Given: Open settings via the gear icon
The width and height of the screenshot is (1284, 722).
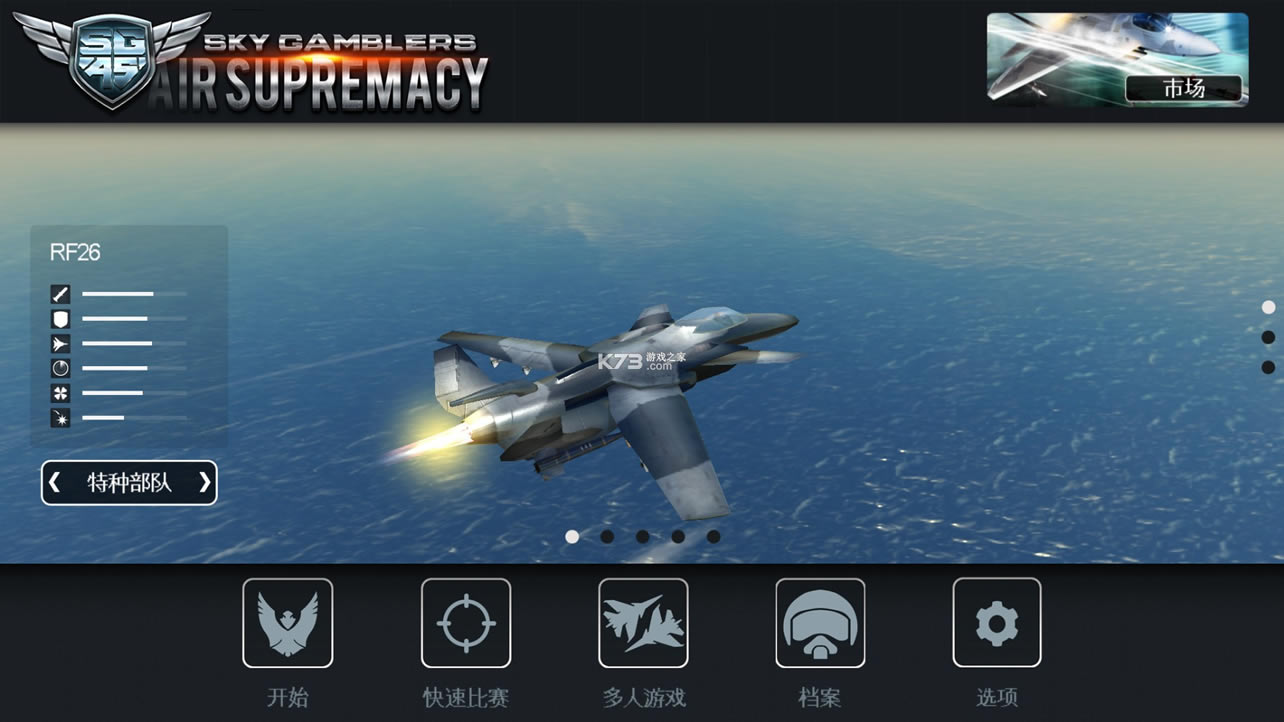Looking at the screenshot, I should pos(996,622).
